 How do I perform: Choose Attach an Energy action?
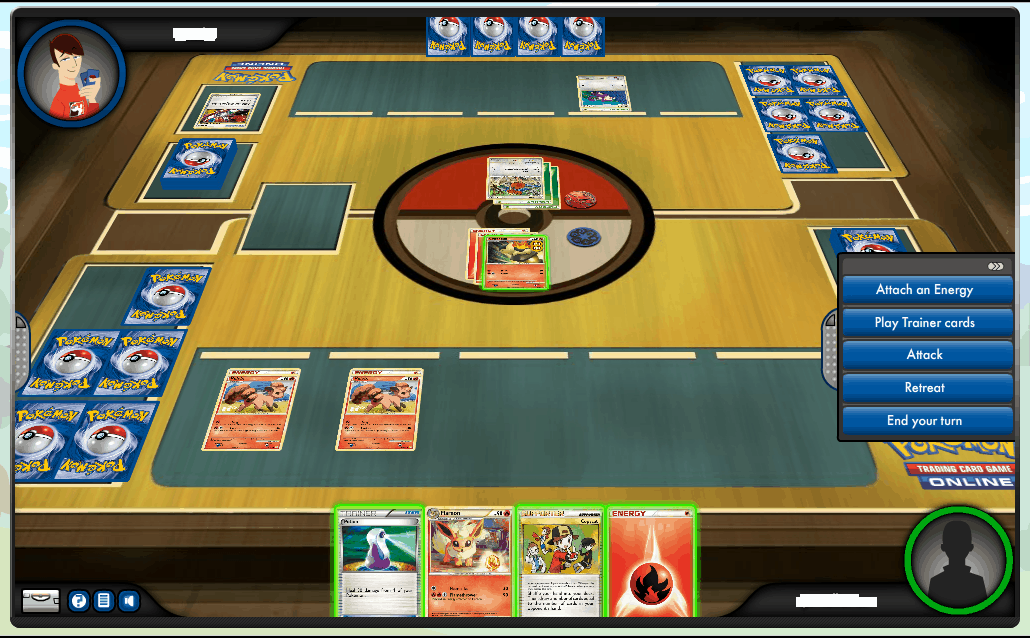pyautogui.click(x=924, y=290)
